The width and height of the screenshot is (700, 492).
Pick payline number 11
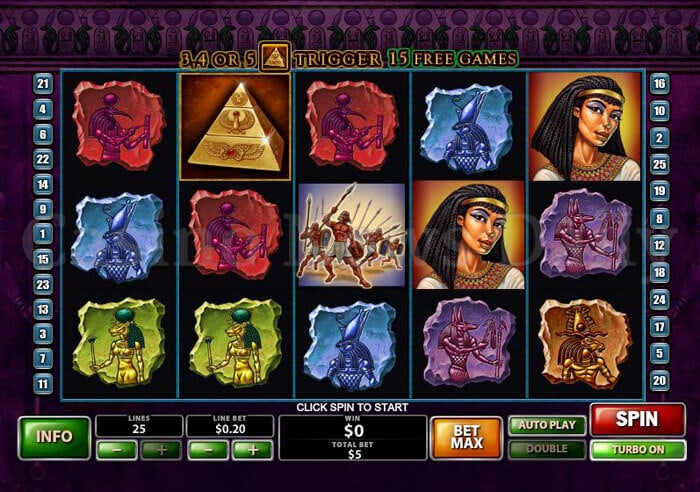point(42,383)
